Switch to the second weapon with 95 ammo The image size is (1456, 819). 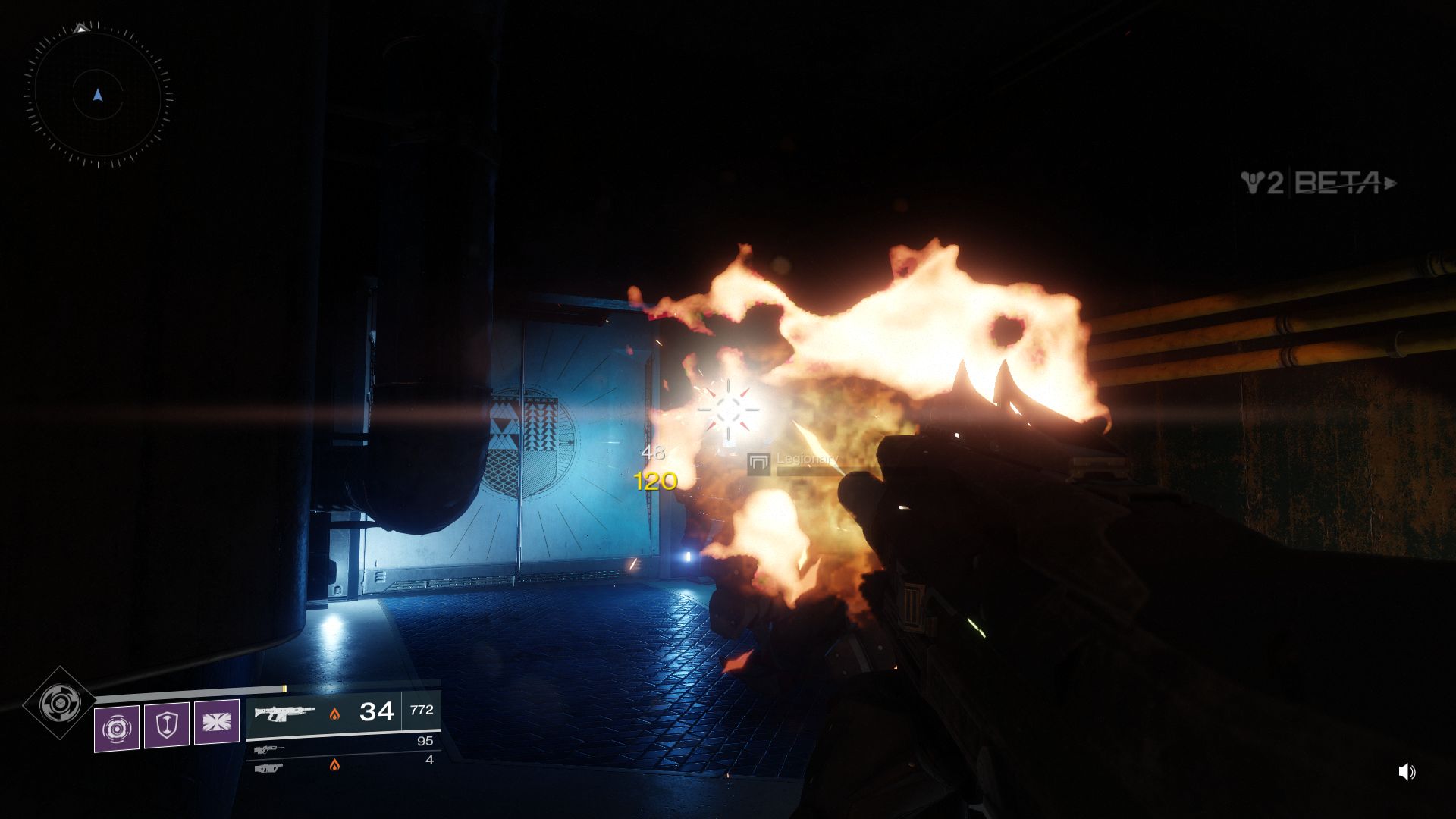(343, 747)
